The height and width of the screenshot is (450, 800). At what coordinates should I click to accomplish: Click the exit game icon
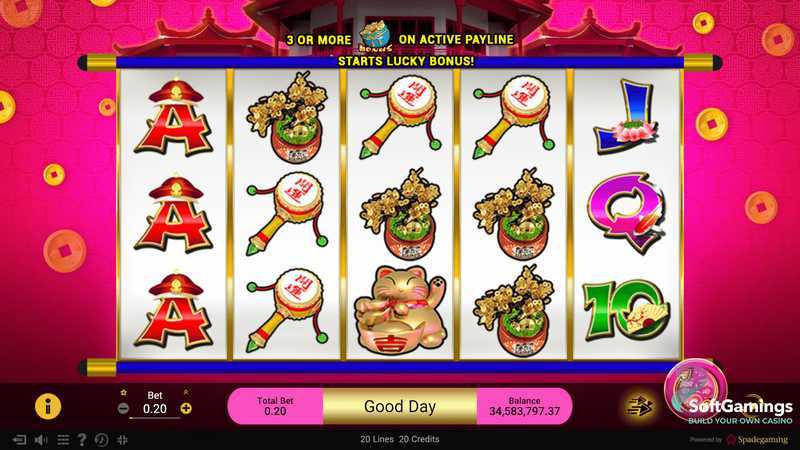[18, 439]
